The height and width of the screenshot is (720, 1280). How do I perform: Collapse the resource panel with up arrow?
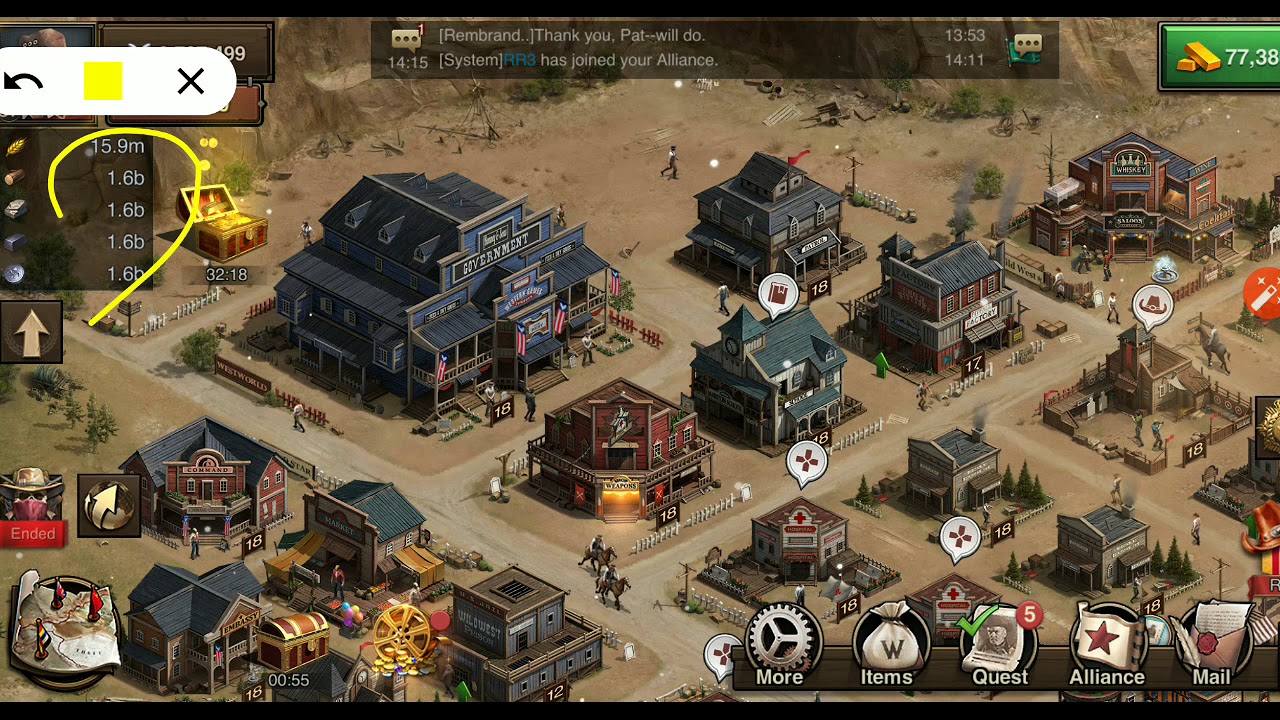point(31,333)
